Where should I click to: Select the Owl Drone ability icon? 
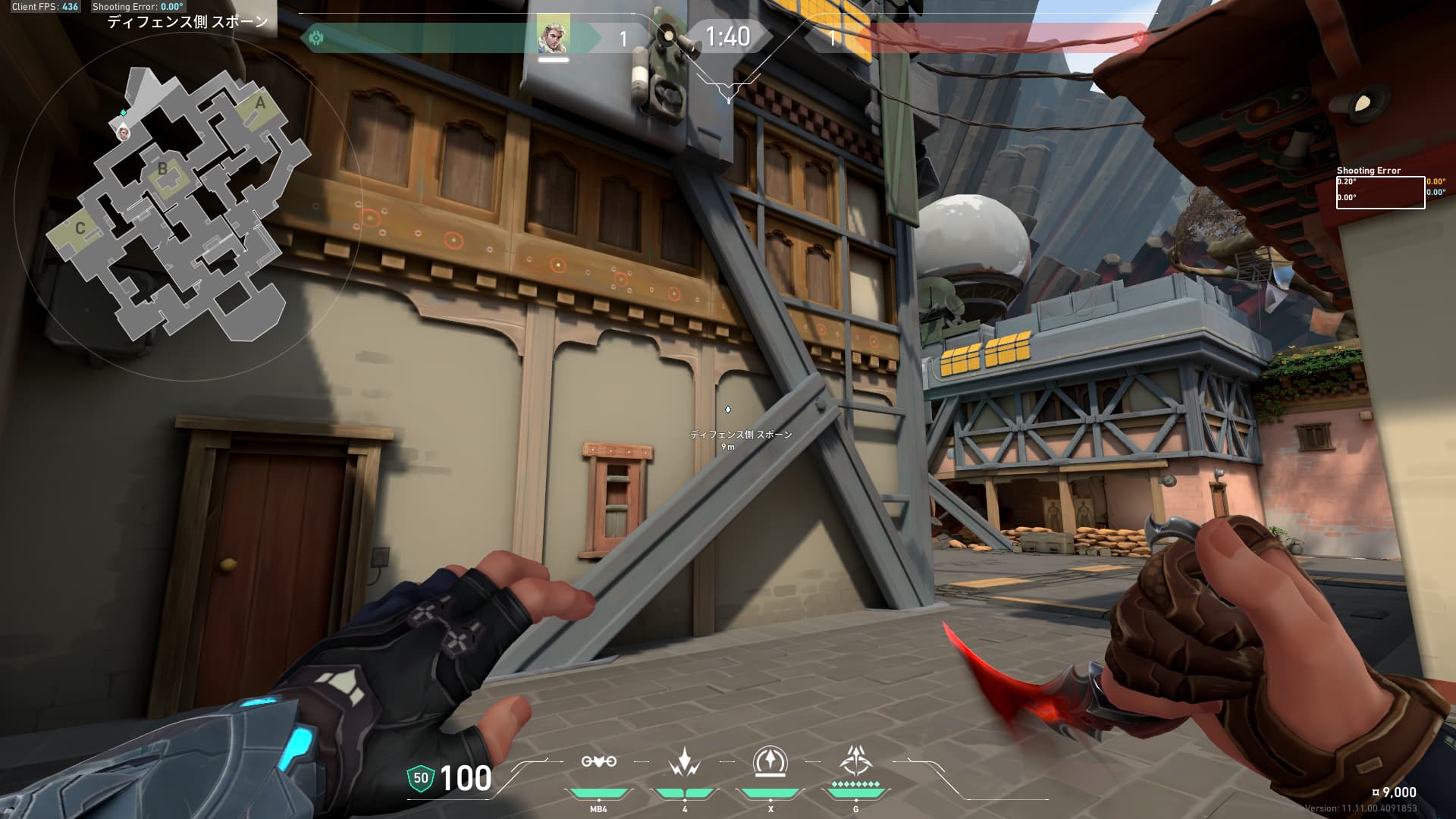[x=598, y=761]
